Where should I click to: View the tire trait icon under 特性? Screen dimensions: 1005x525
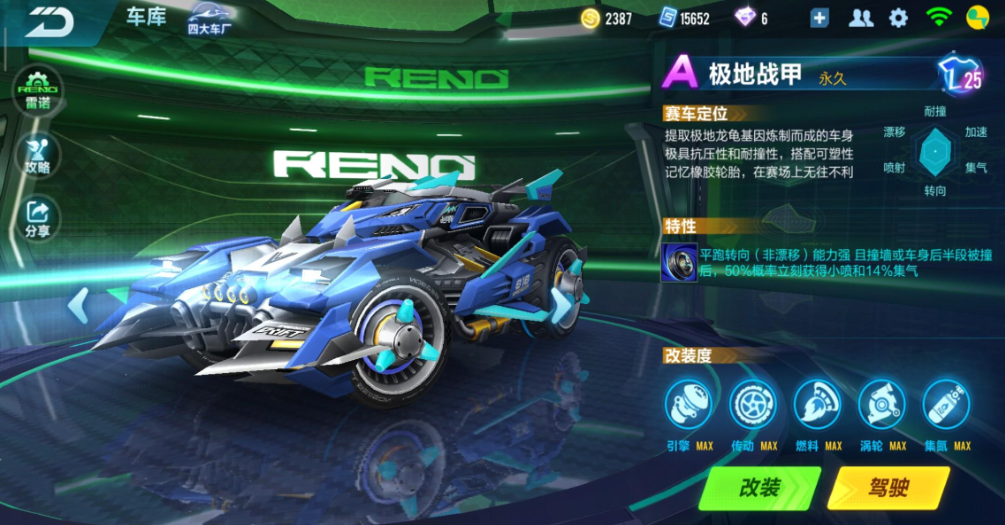tap(679, 263)
